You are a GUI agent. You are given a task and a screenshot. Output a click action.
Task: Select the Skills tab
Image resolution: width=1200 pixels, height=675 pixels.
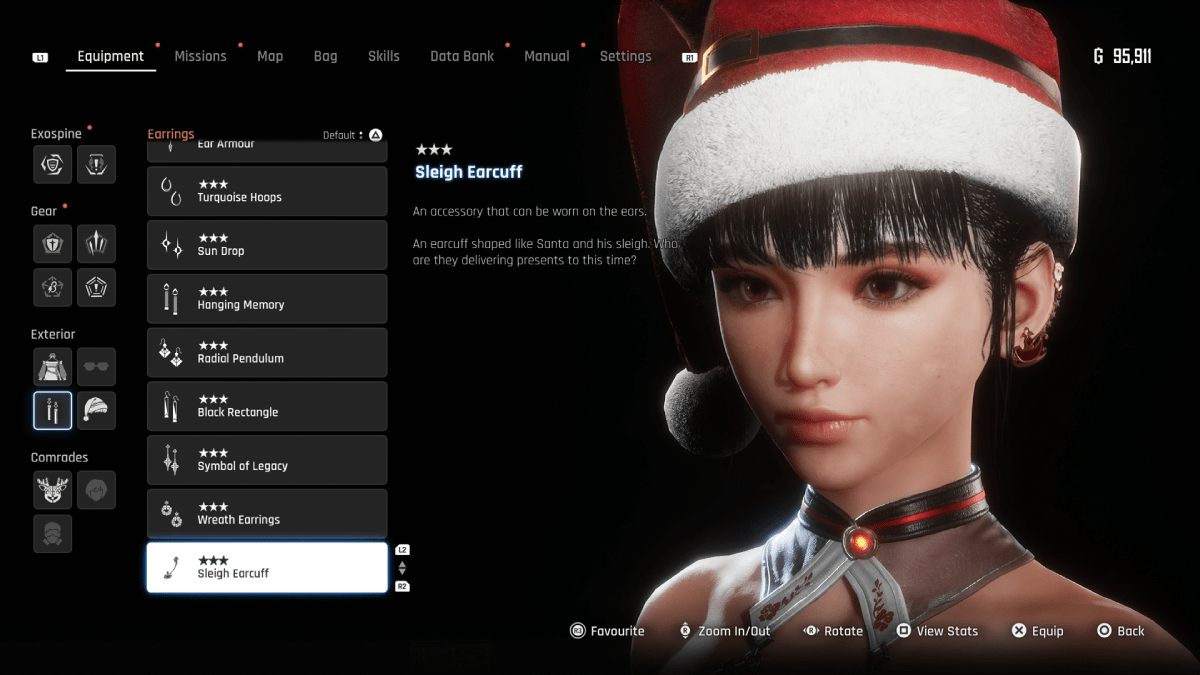[383, 57]
